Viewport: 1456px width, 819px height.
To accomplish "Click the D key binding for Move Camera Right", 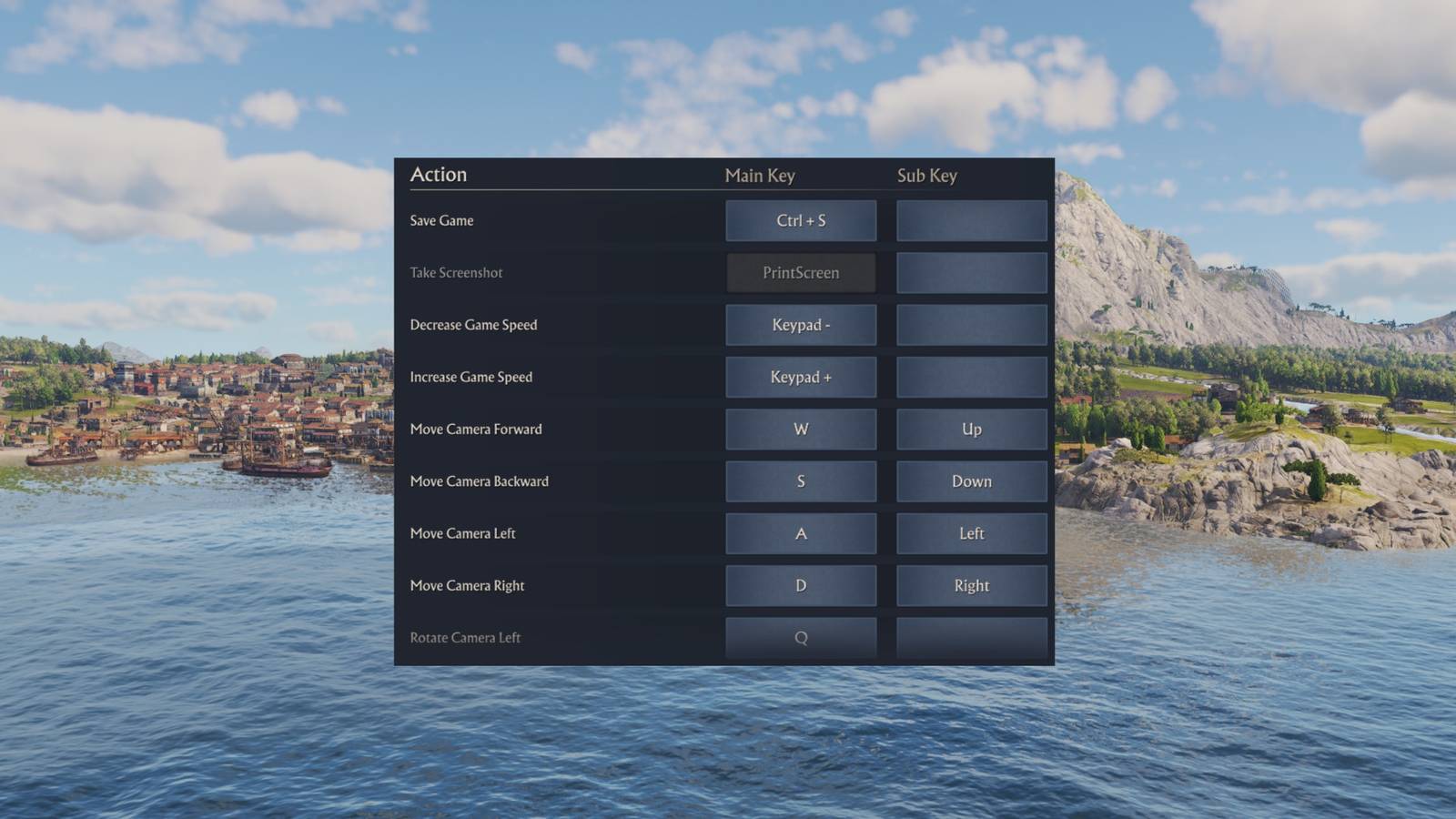I will click(801, 585).
